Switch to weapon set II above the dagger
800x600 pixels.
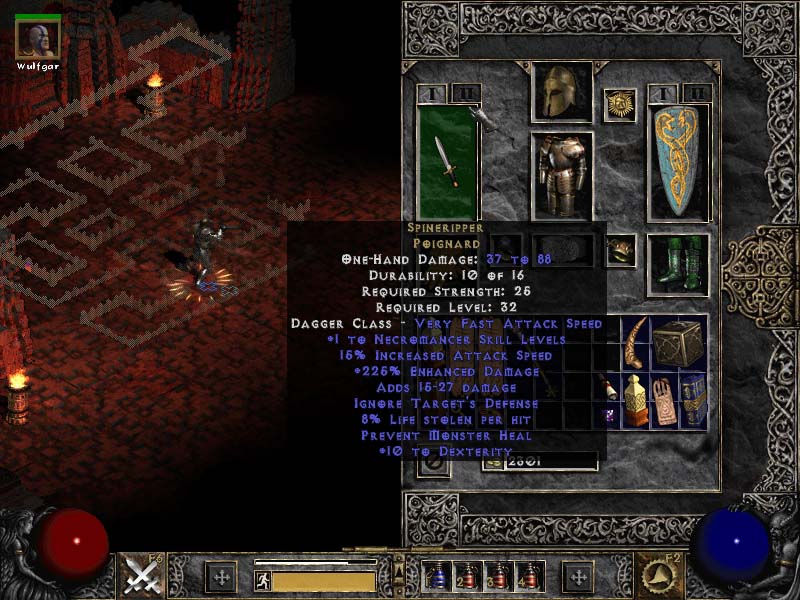click(x=466, y=93)
